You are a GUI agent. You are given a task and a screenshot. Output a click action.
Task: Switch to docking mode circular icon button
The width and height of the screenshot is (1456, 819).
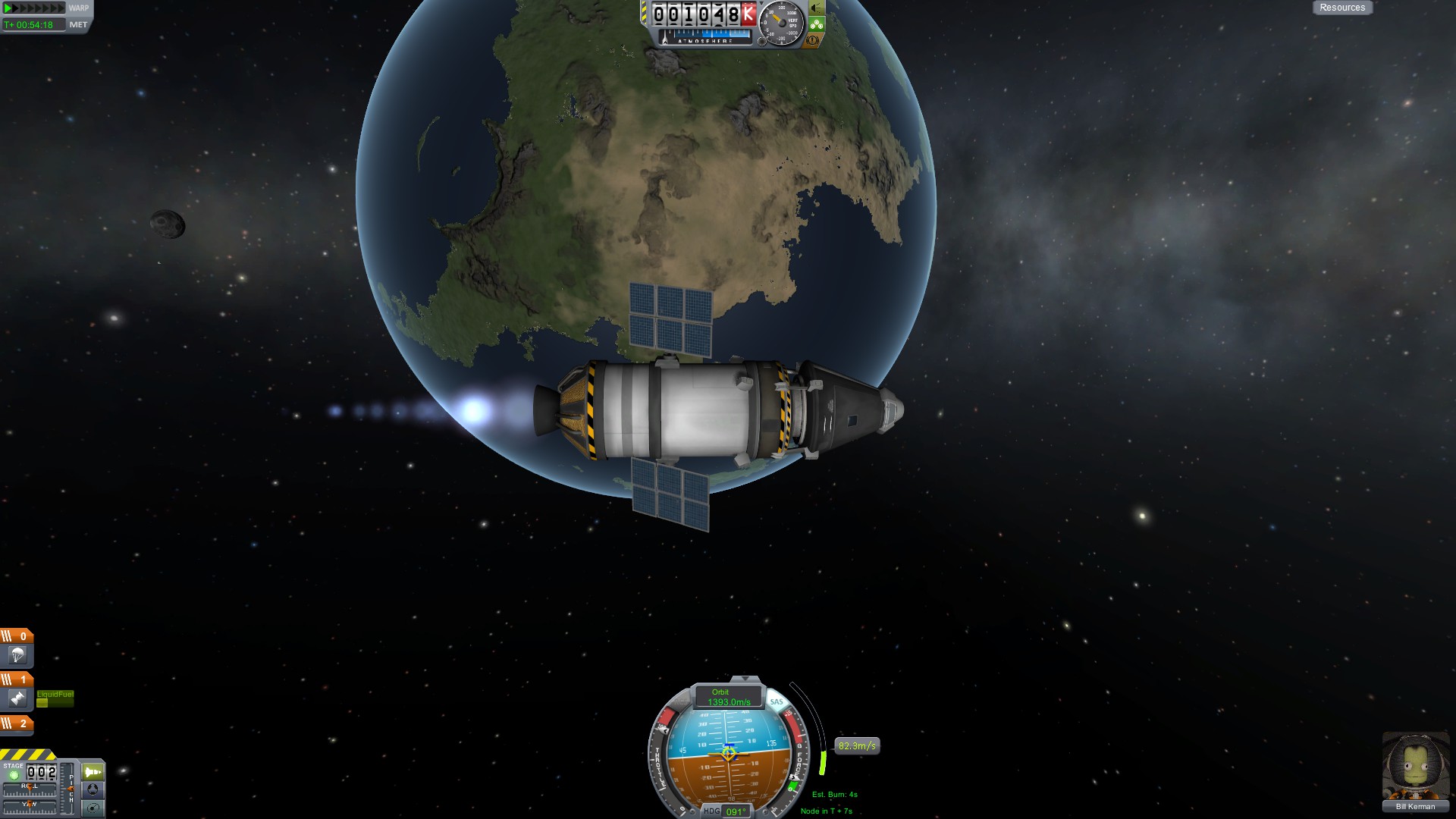(x=93, y=790)
